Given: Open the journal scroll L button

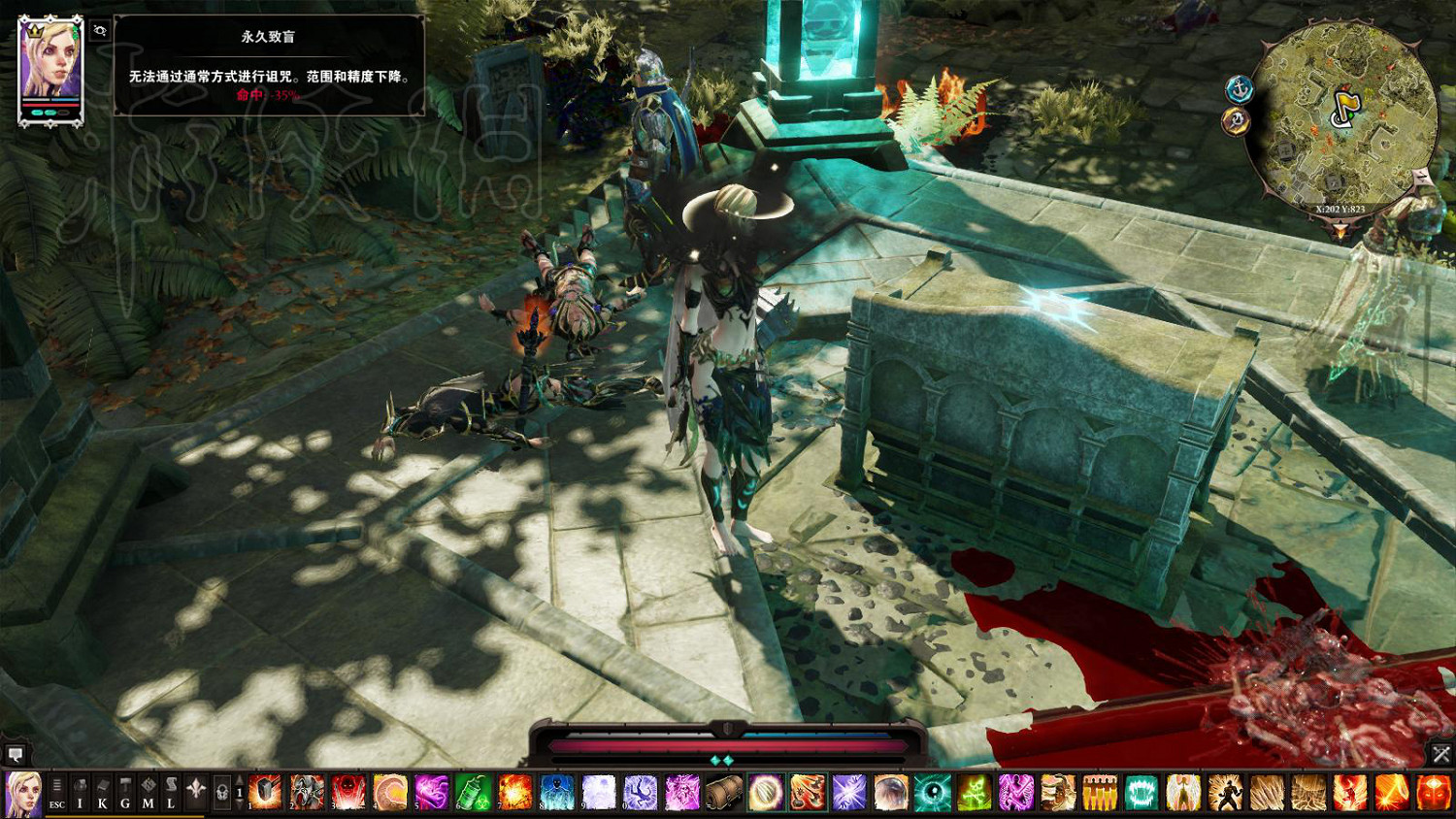Looking at the screenshot, I should [x=171, y=793].
